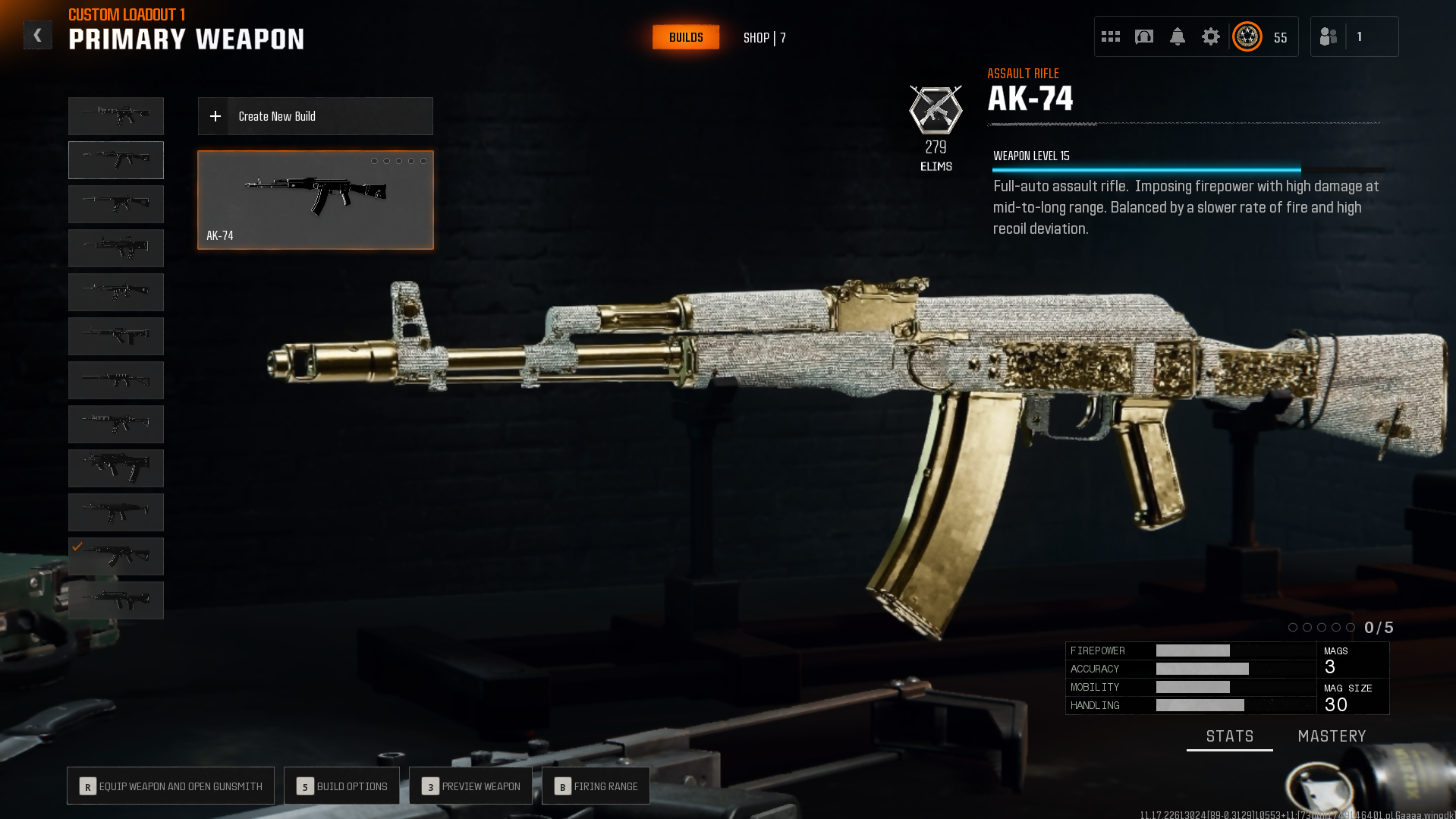Switch to the Builds tab
The image size is (1456, 819).
click(686, 37)
